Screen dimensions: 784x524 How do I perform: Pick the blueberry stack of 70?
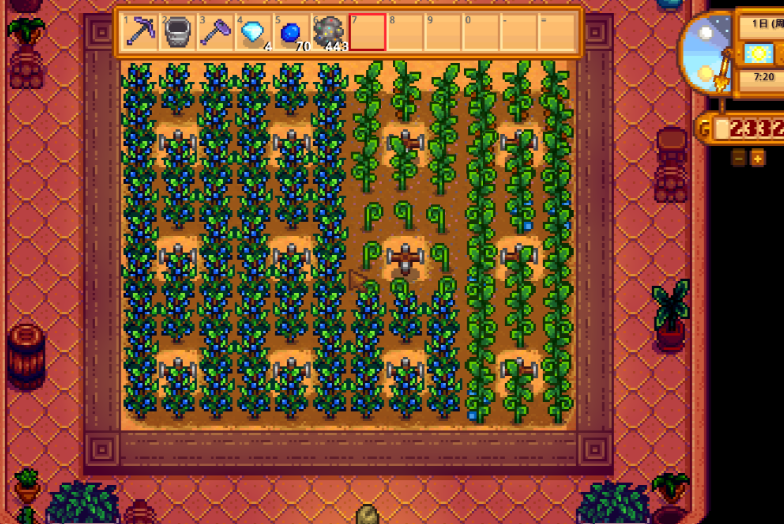coord(291,32)
